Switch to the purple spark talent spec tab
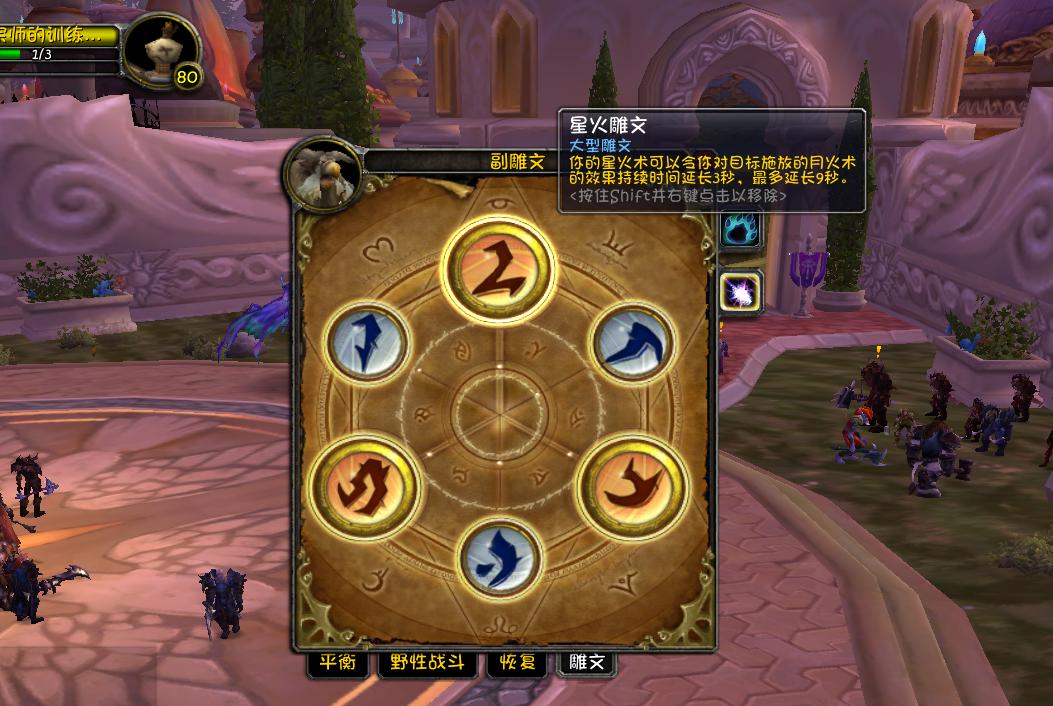 point(742,292)
